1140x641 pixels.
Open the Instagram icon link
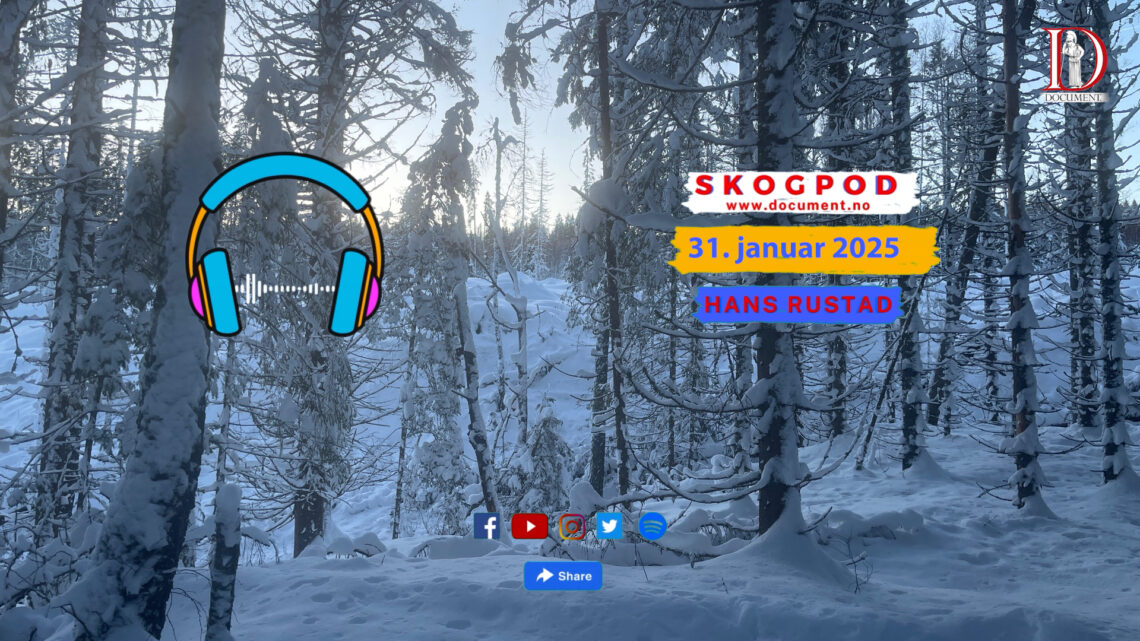pos(572,526)
